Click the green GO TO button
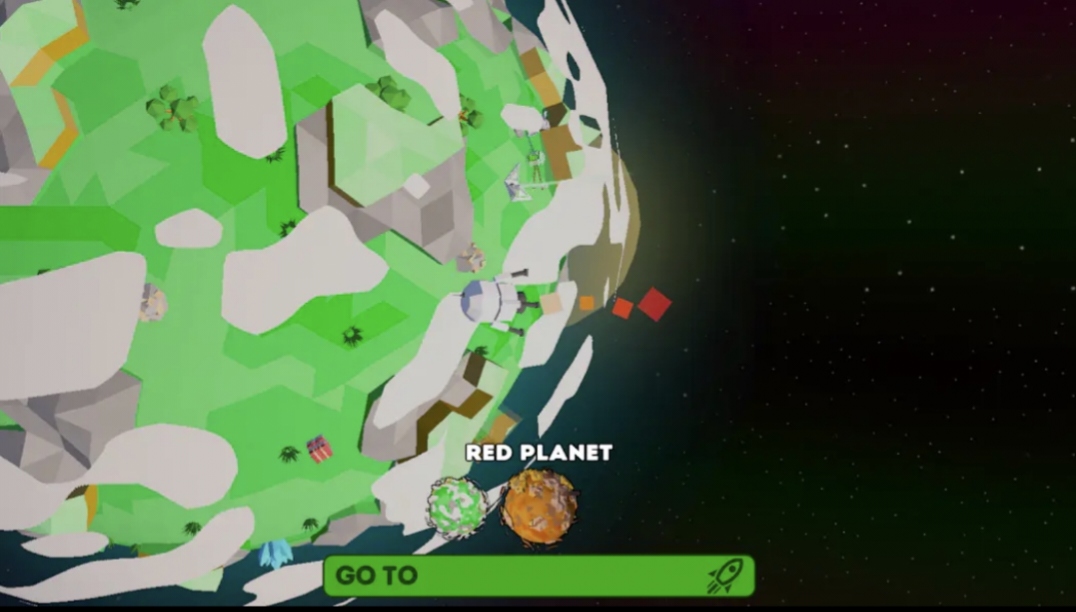The height and width of the screenshot is (612, 1076). [x=538, y=576]
